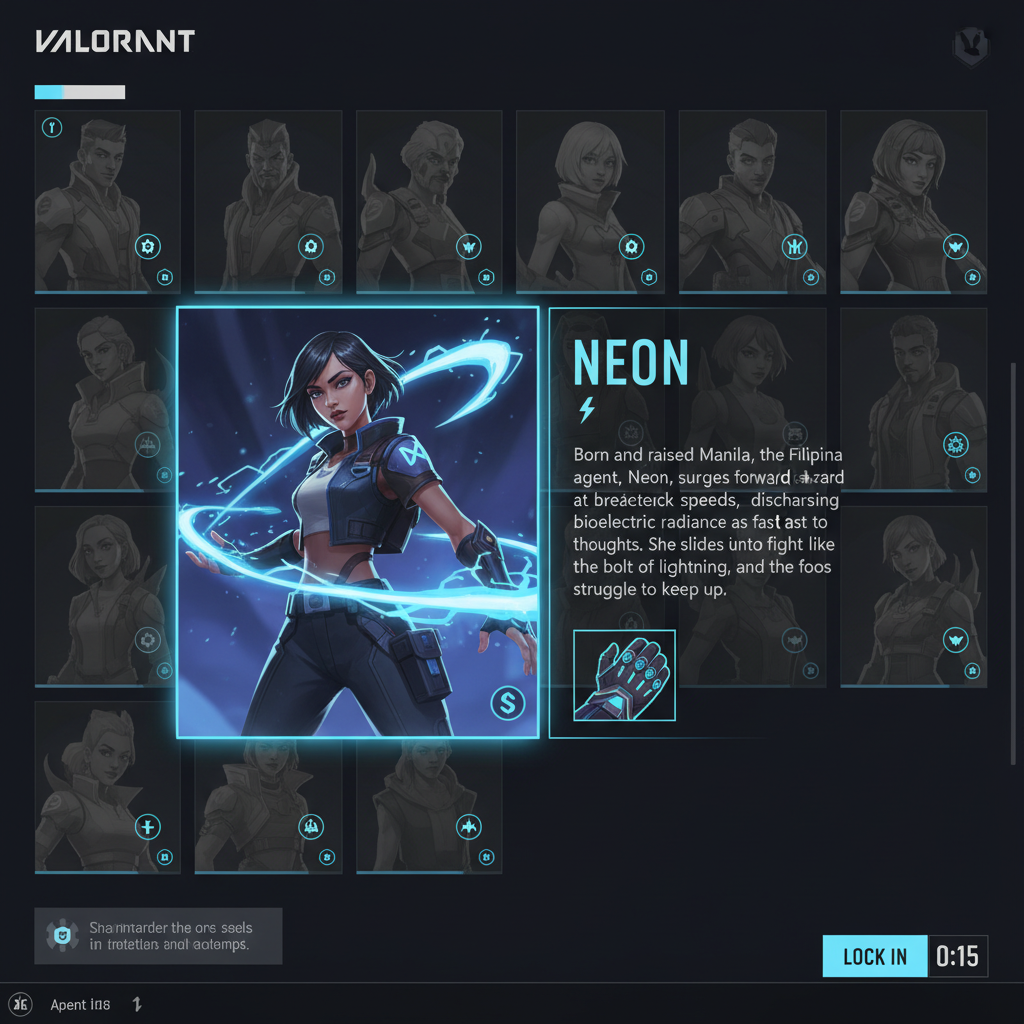Click the round icon at the bottom-left corner
The image size is (1024, 1024).
21,1004
